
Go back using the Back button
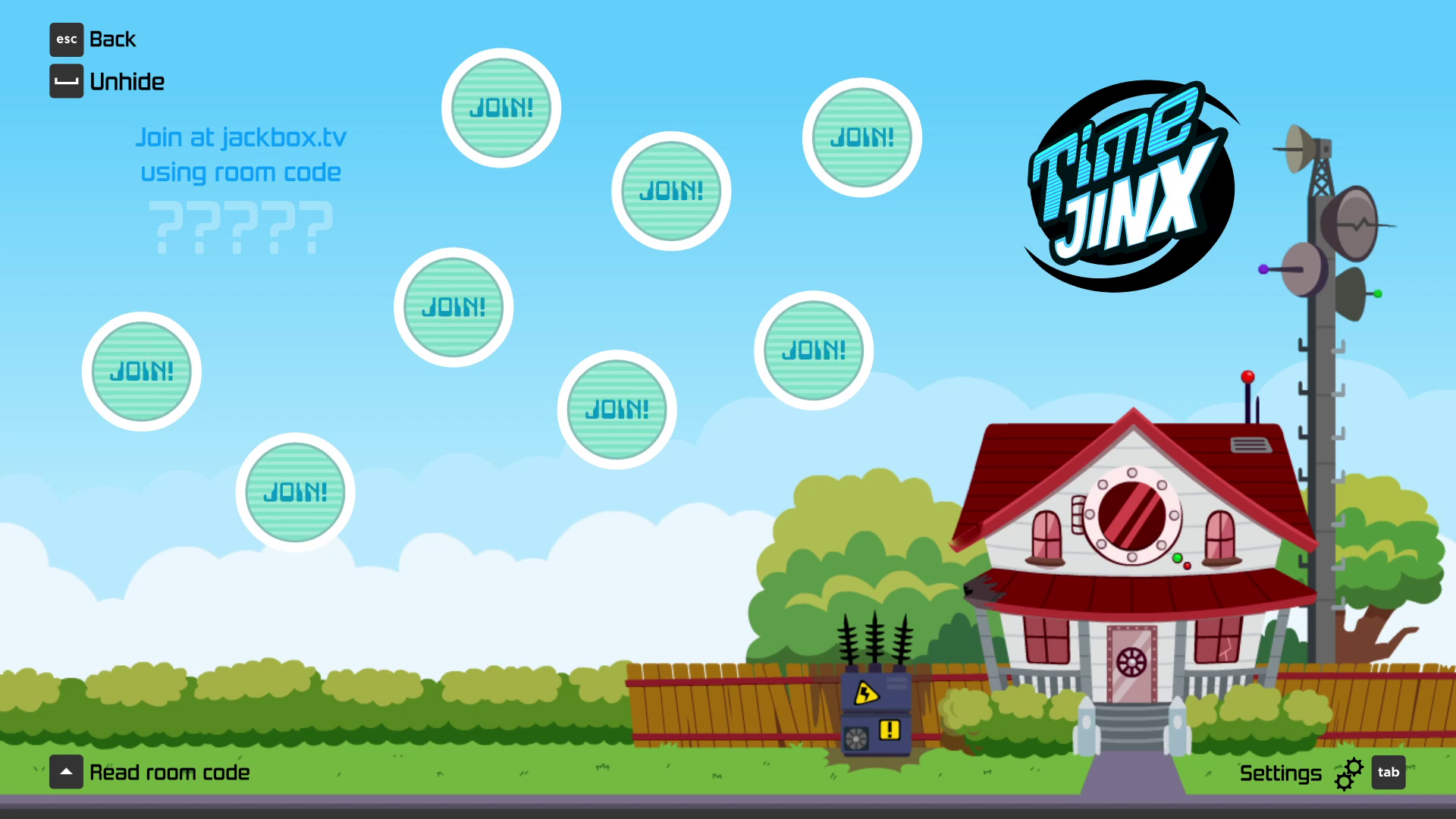pyautogui.click(x=93, y=39)
